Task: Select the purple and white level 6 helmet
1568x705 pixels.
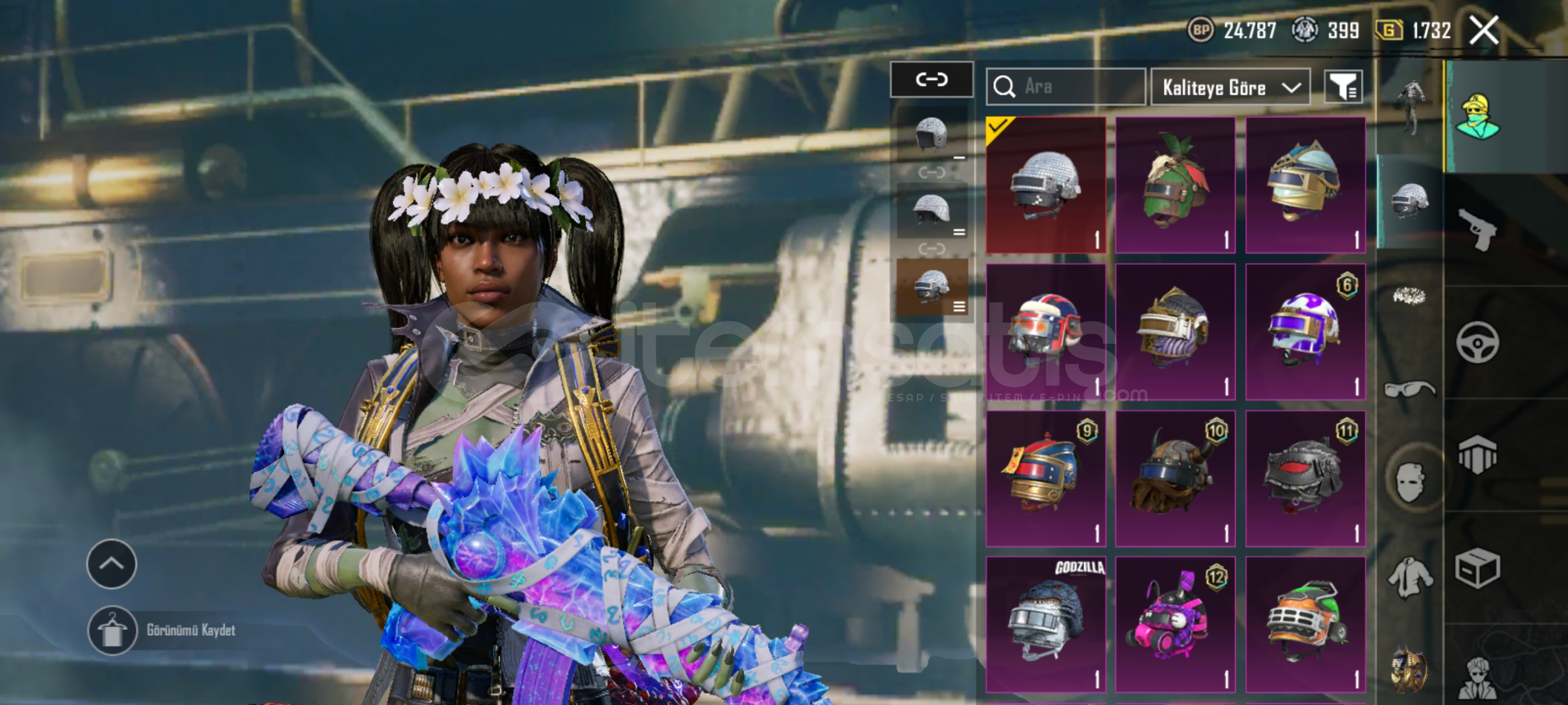Action: pos(1305,332)
